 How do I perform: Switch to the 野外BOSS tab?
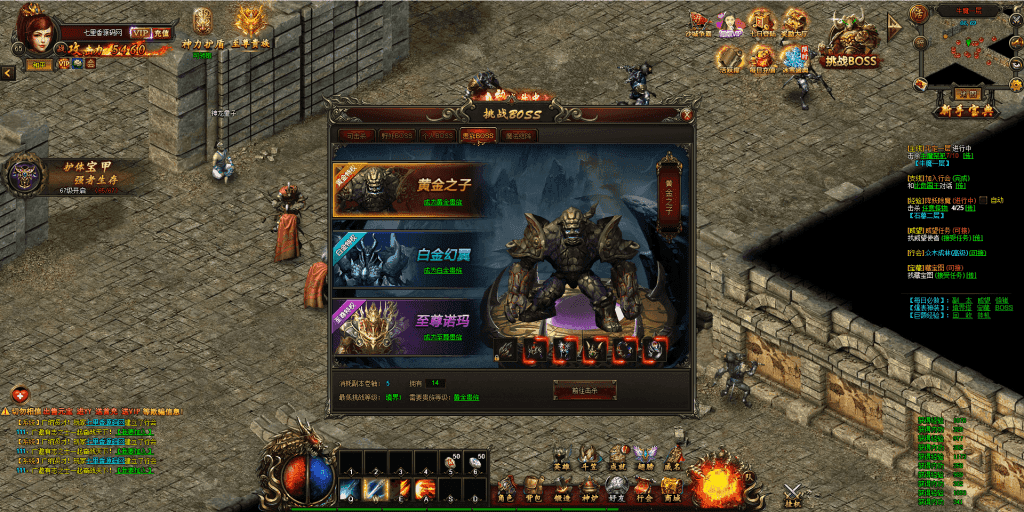tap(395, 135)
